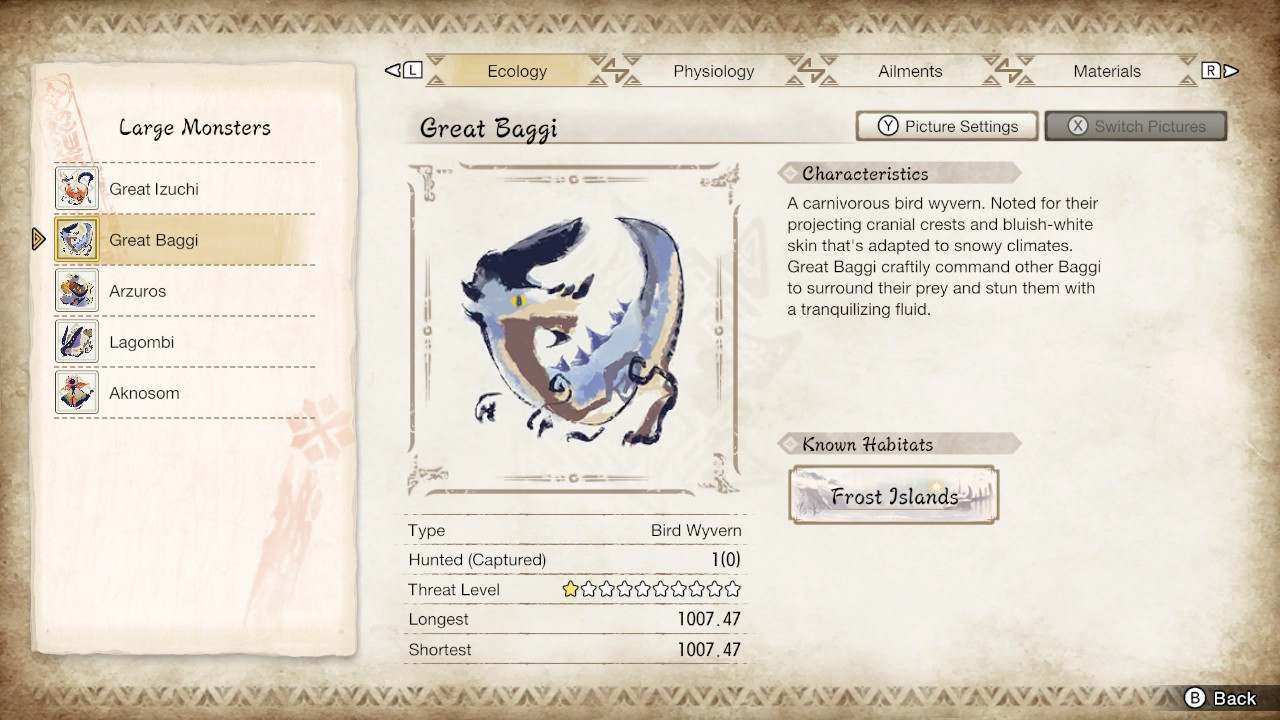Select the Arzuros monster icon
Screen dimensions: 1280x720
tap(77, 290)
